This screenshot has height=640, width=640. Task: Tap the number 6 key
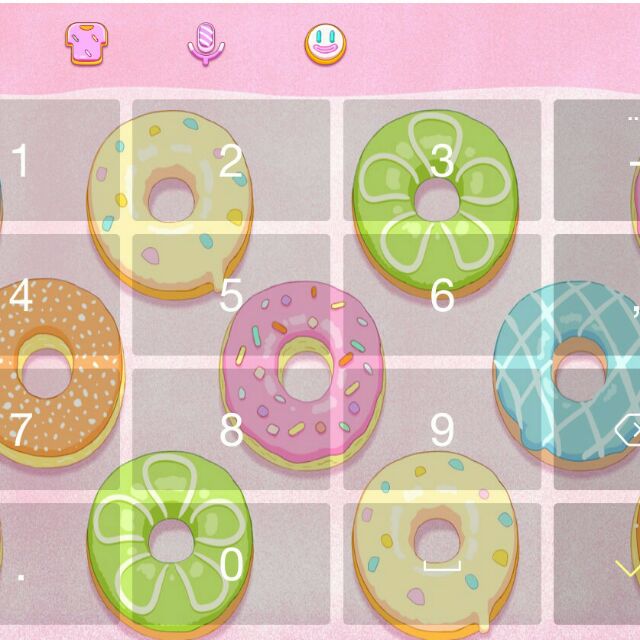442,295
